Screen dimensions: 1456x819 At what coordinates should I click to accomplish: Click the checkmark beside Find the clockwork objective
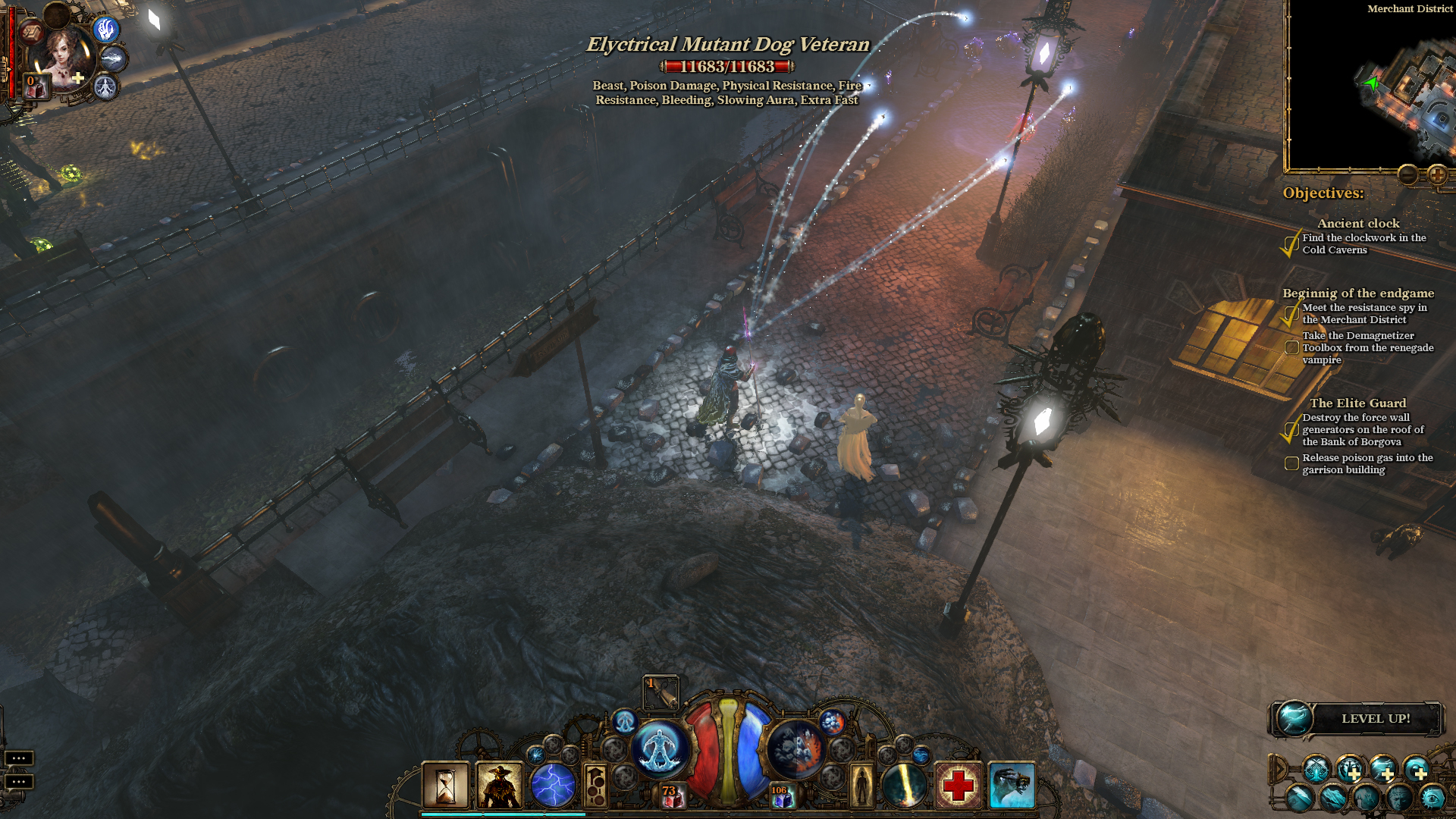(x=1289, y=244)
